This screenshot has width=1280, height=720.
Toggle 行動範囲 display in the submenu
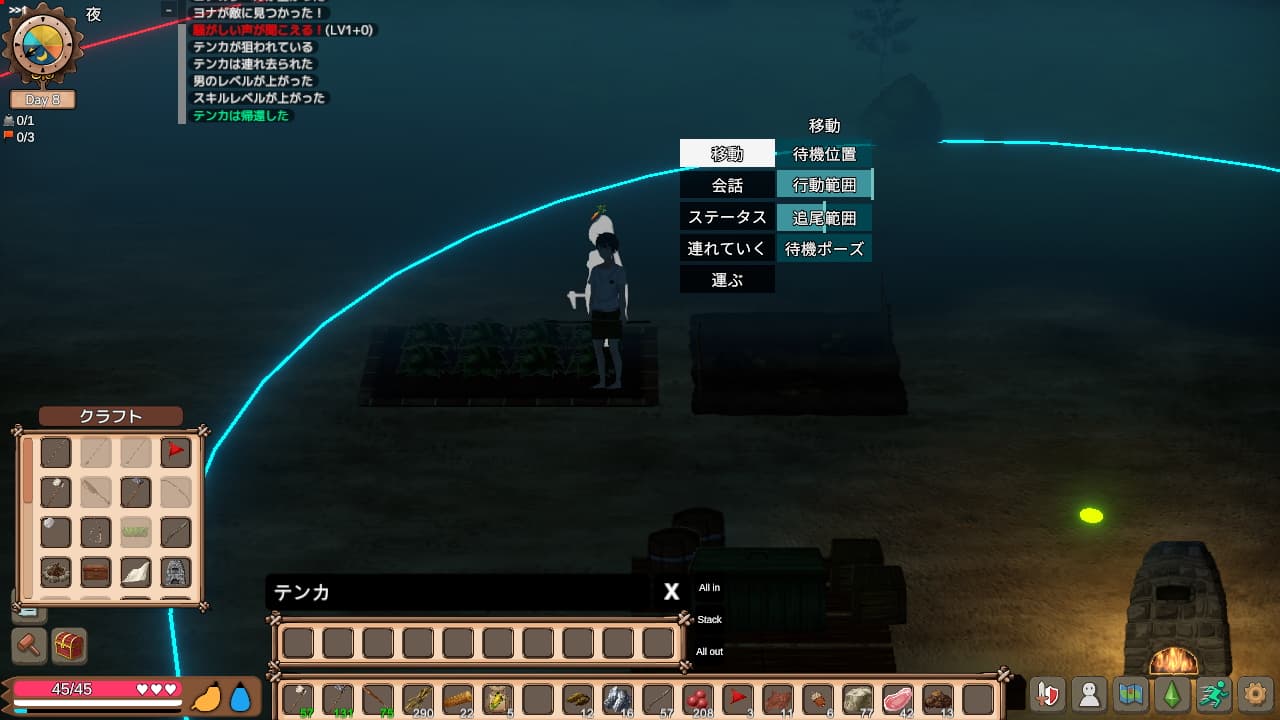(x=824, y=185)
